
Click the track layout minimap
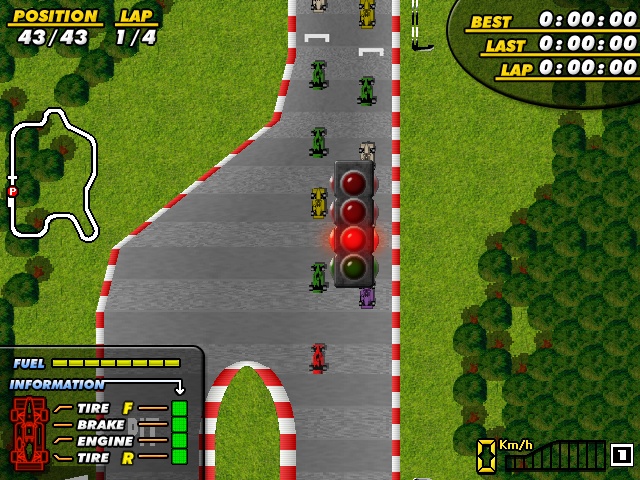point(52,173)
